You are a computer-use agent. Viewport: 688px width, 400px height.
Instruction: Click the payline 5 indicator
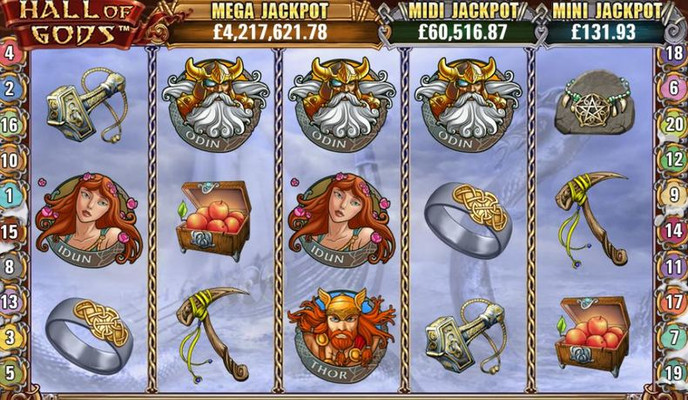(x=9, y=374)
